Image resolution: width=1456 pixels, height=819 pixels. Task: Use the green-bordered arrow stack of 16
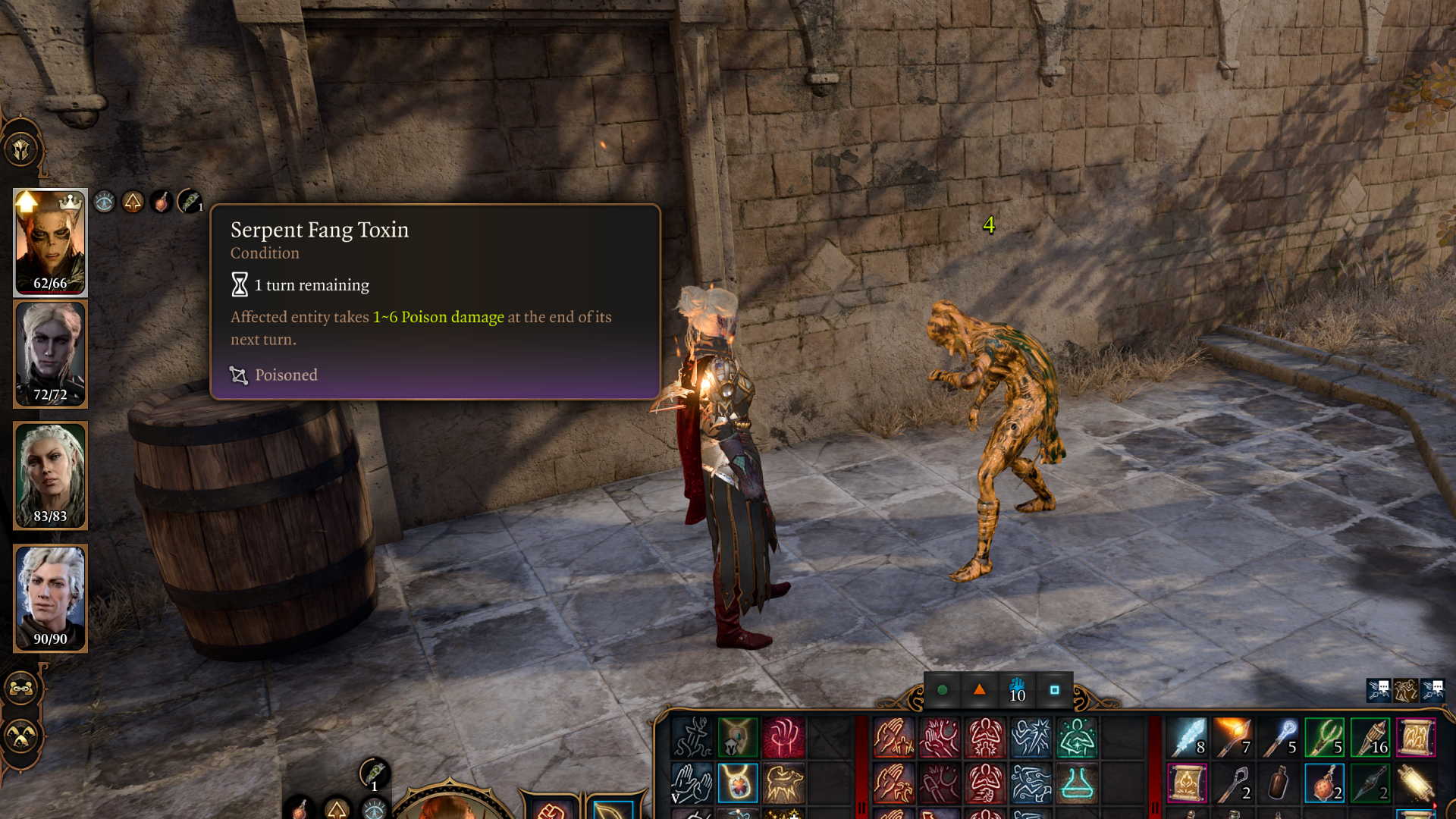(1370, 738)
